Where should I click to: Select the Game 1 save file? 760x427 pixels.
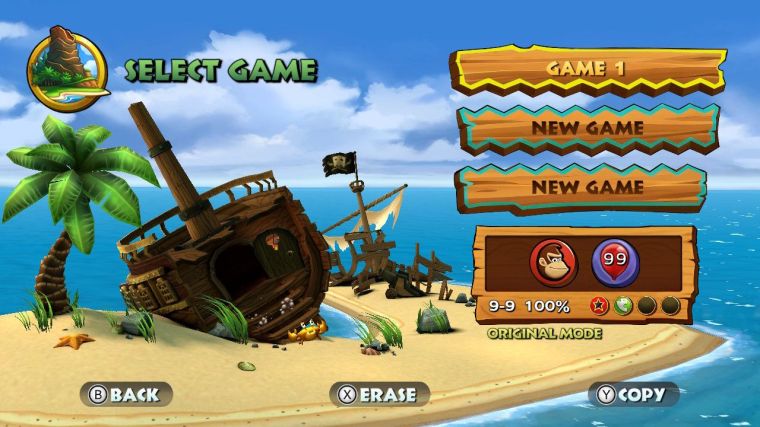point(587,70)
